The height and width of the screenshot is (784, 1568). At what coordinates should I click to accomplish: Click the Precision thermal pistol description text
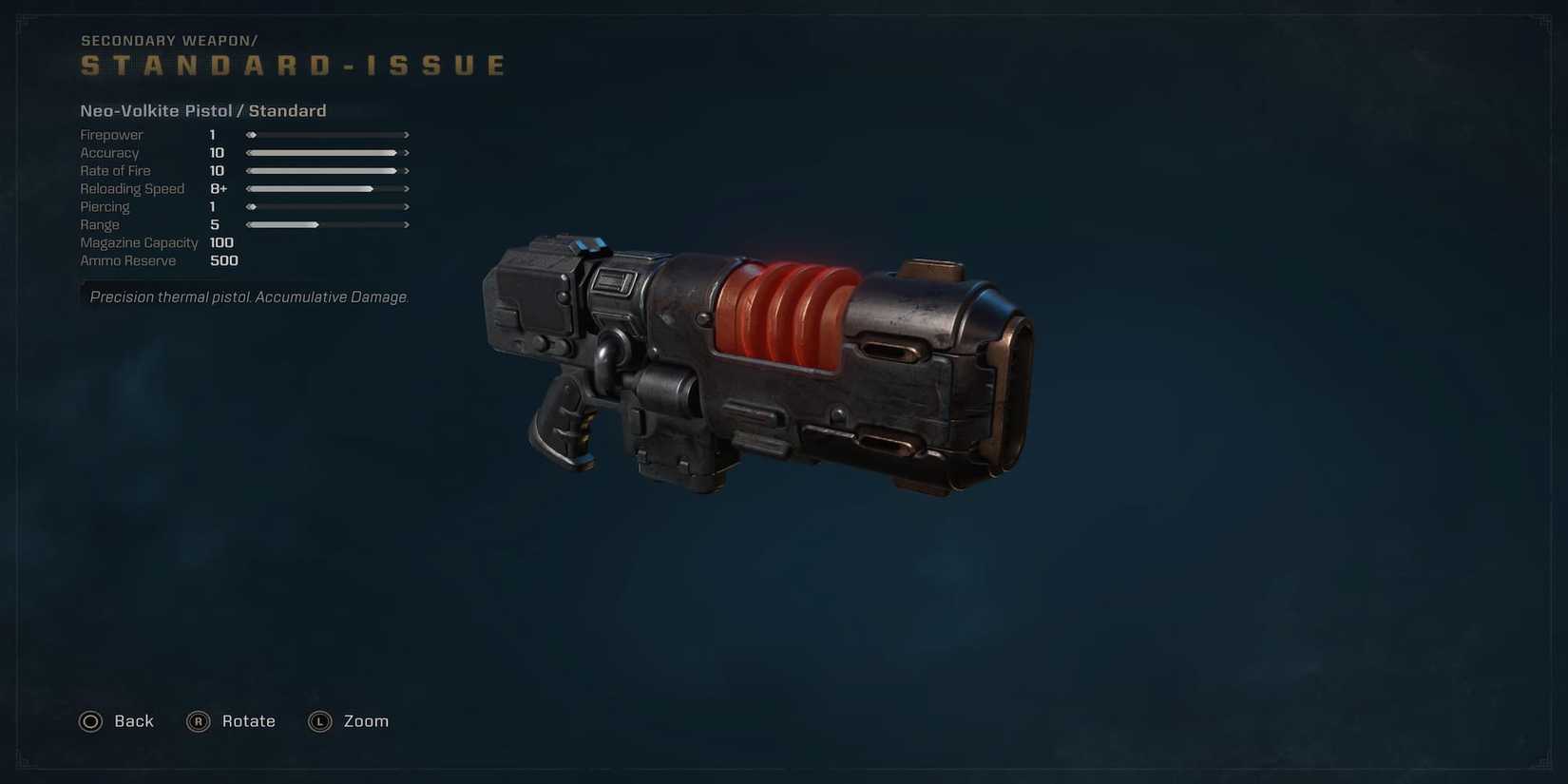[249, 296]
